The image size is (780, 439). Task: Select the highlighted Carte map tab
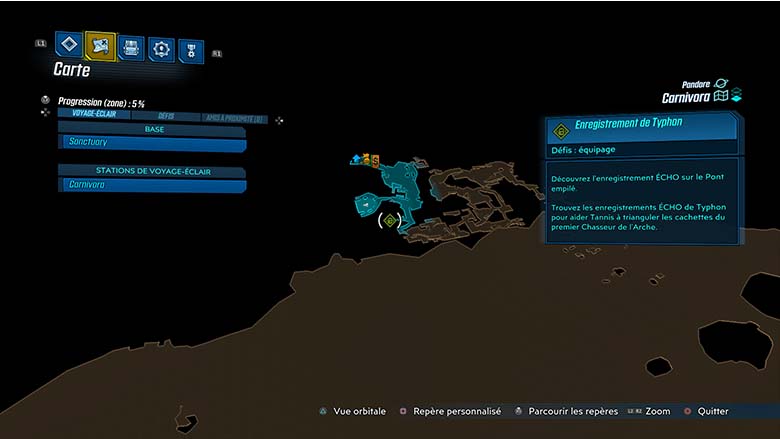click(100, 45)
